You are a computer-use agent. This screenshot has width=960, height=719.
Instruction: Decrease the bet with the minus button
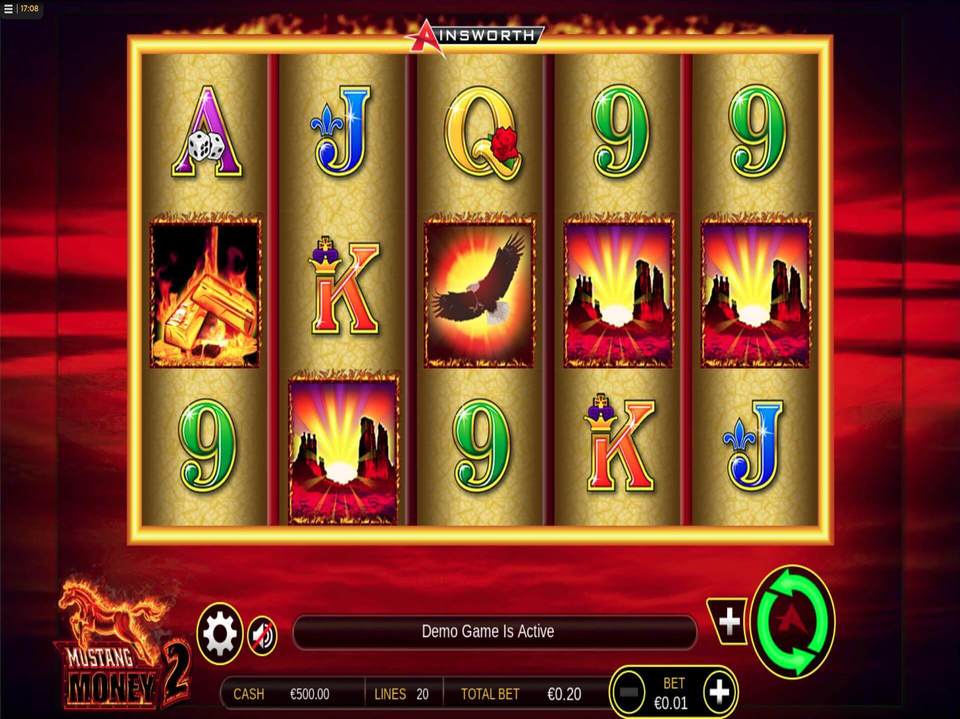tap(629, 691)
